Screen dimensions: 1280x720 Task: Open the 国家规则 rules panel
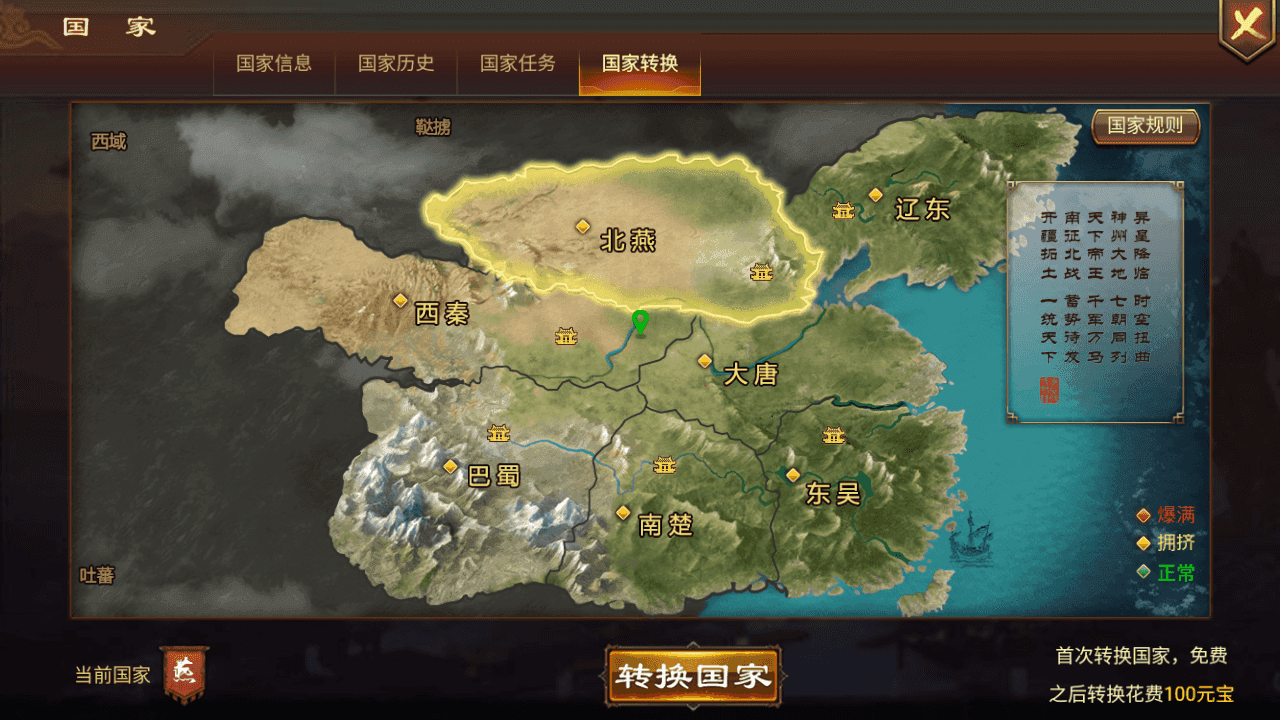[x=1145, y=126]
